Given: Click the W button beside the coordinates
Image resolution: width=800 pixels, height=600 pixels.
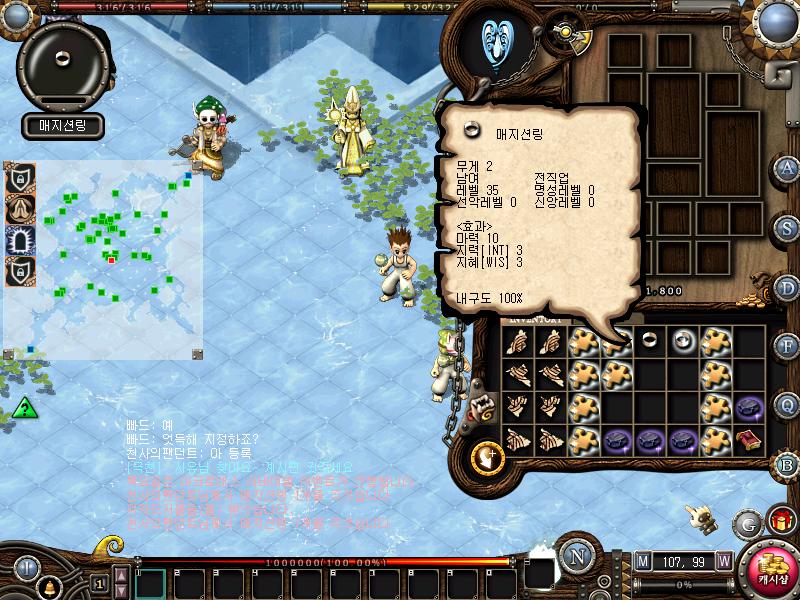Looking at the screenshot, I should [x=723, y=560].
